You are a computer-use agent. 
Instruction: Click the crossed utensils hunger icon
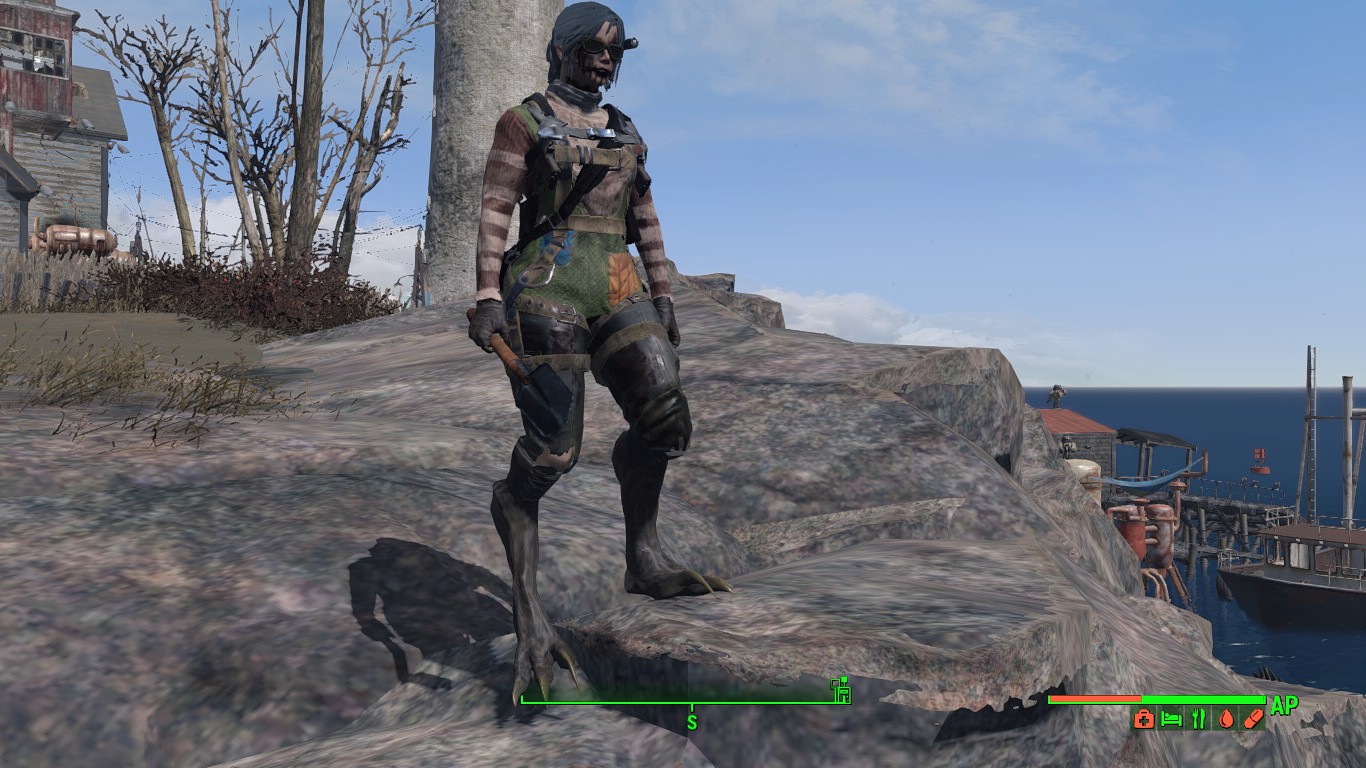[1198, 718]
